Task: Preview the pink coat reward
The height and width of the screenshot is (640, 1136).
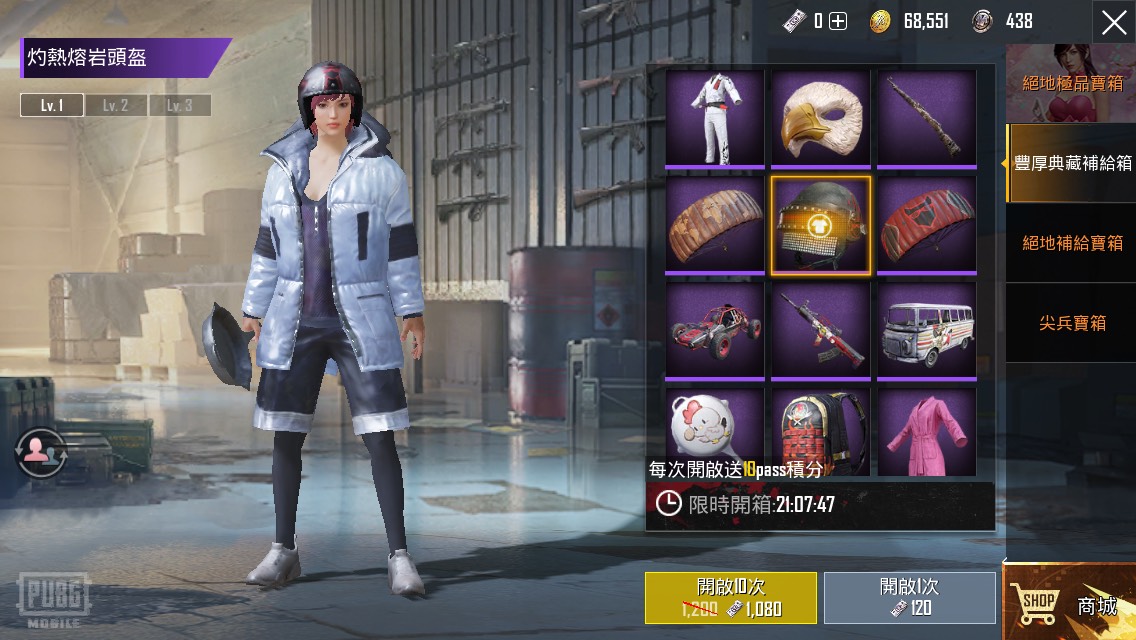Action: (x=927, y=432)
